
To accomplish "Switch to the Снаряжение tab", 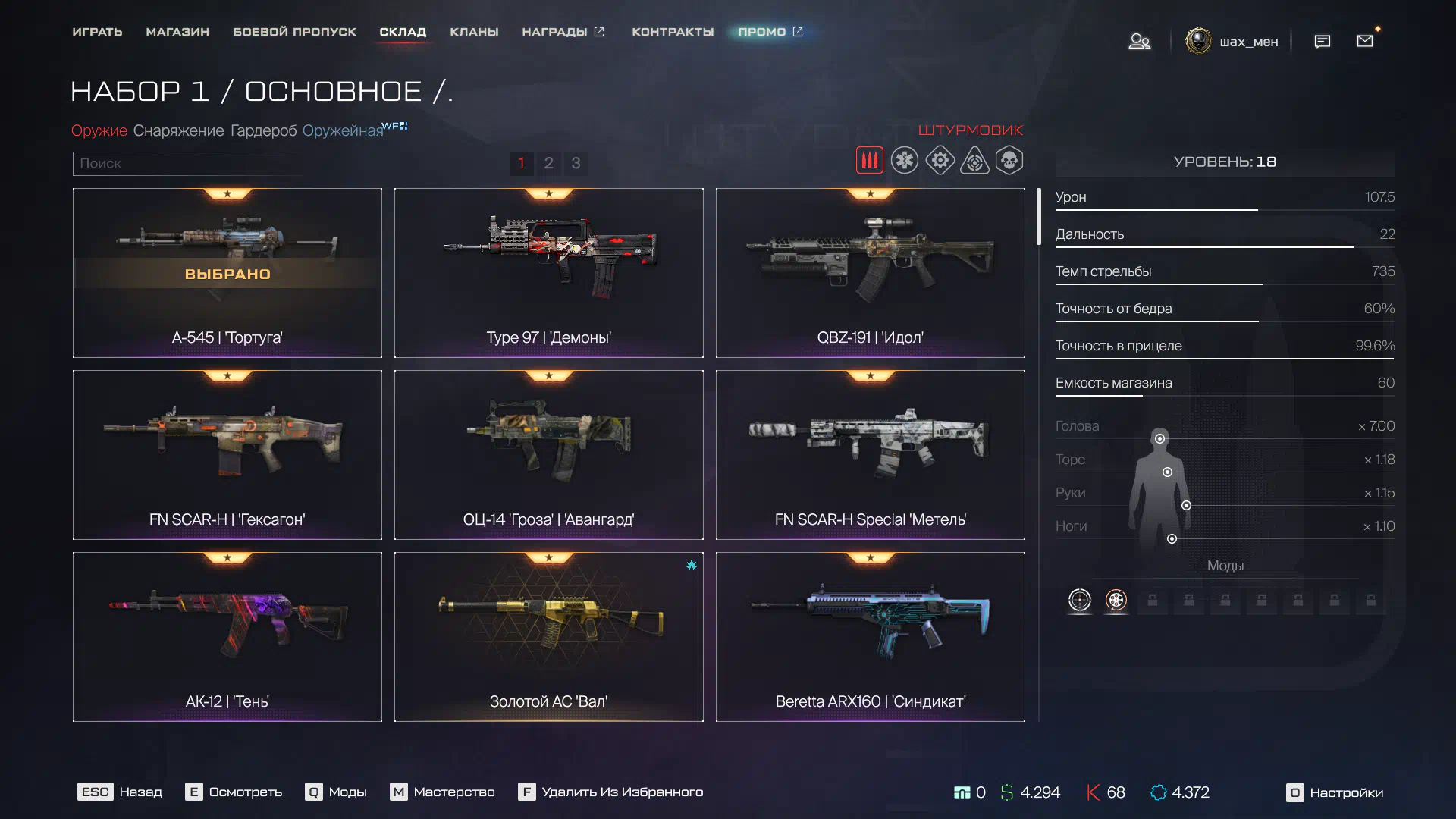I will click(x=178, y=130).
